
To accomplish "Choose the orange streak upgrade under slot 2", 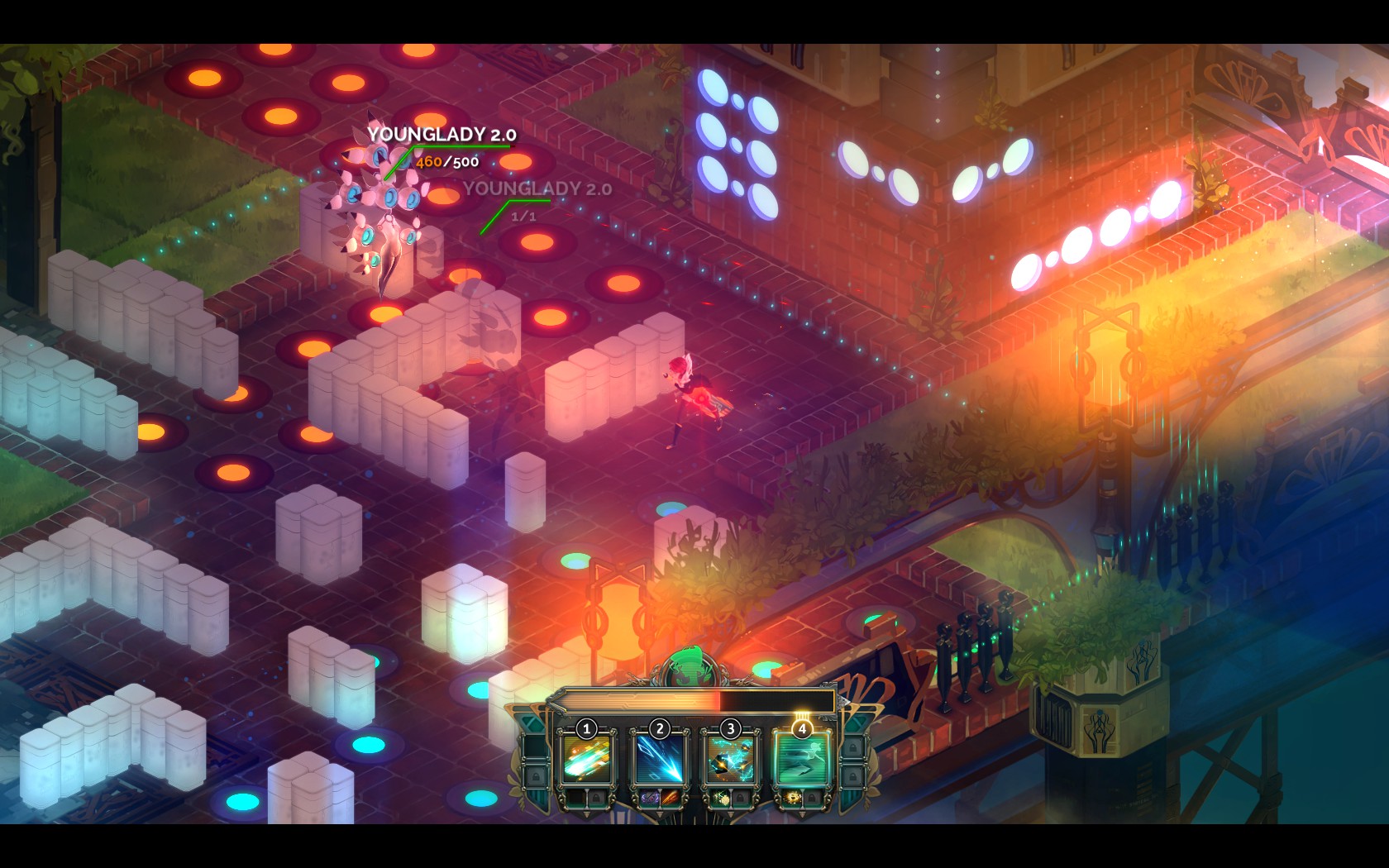I will (669, 799).
